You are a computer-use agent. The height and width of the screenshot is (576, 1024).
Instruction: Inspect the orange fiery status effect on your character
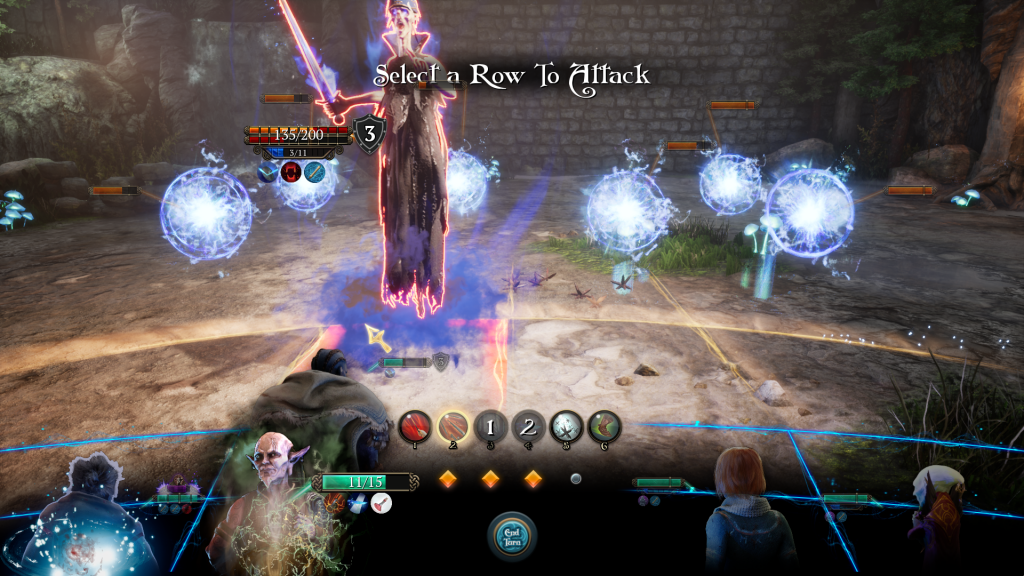click(336, 503)
